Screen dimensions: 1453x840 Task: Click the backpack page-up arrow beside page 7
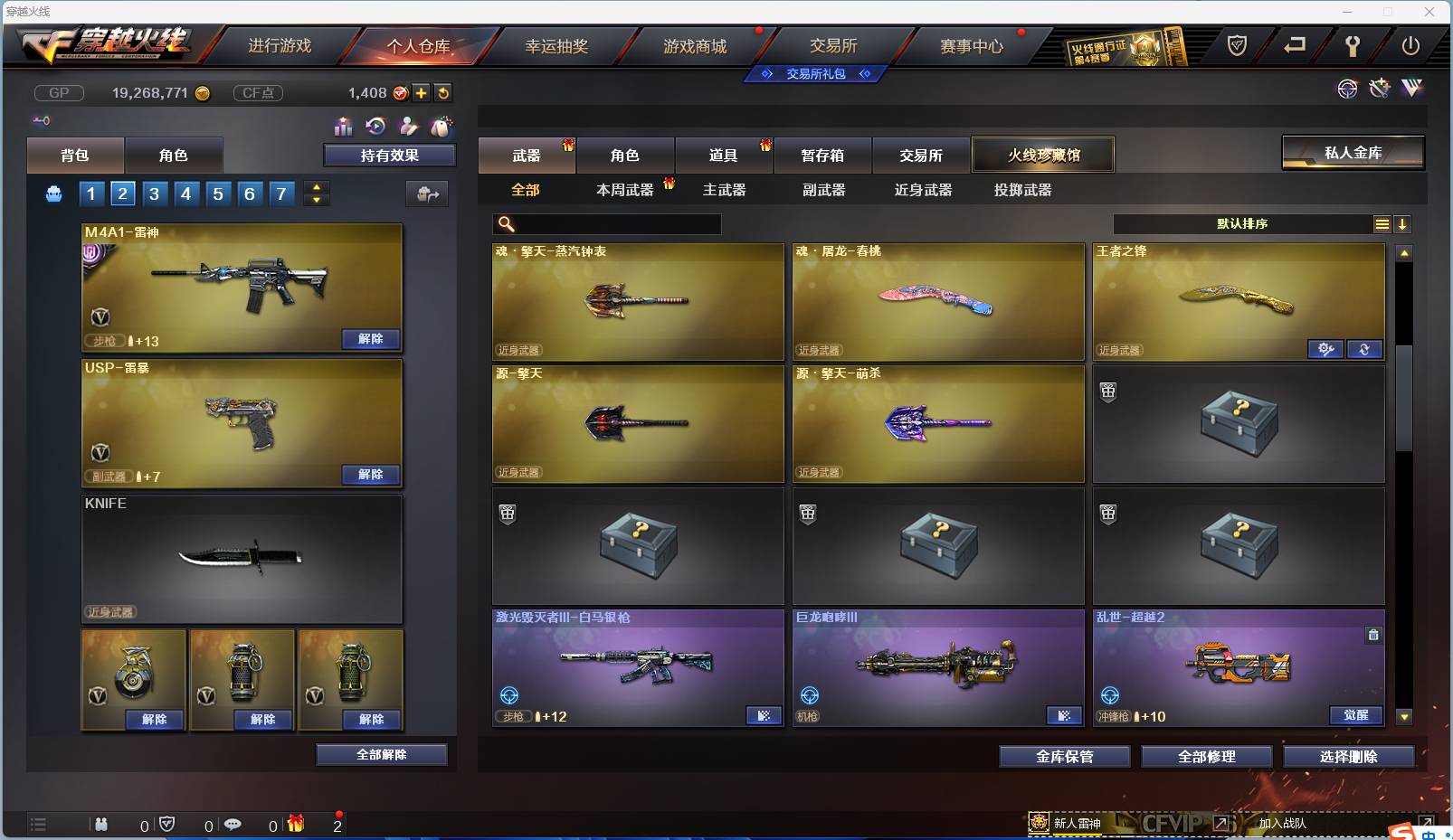[x=316, y=187]
